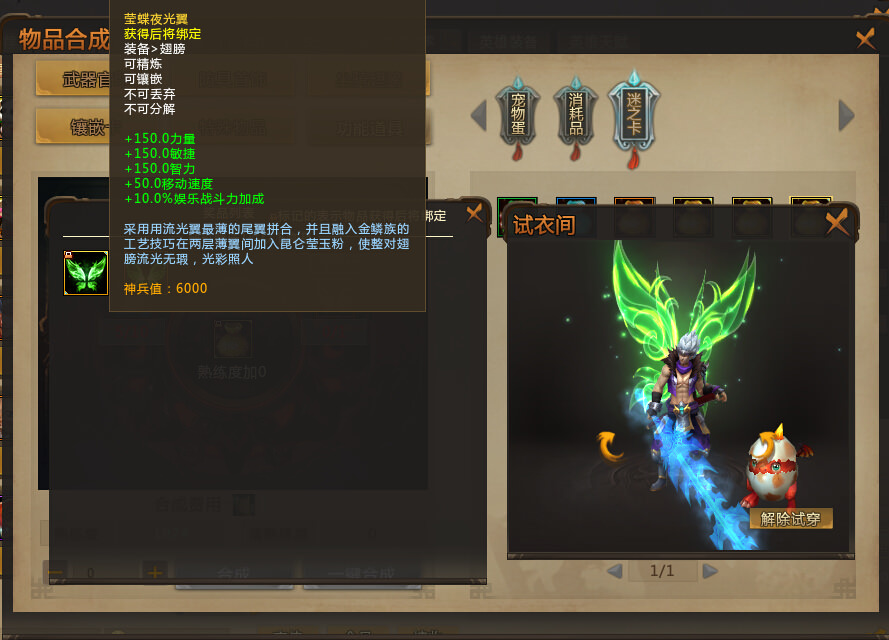Select the 宠物蛋 category tab
The height and width of the screenshot is (640, 889).
point(517,114)
